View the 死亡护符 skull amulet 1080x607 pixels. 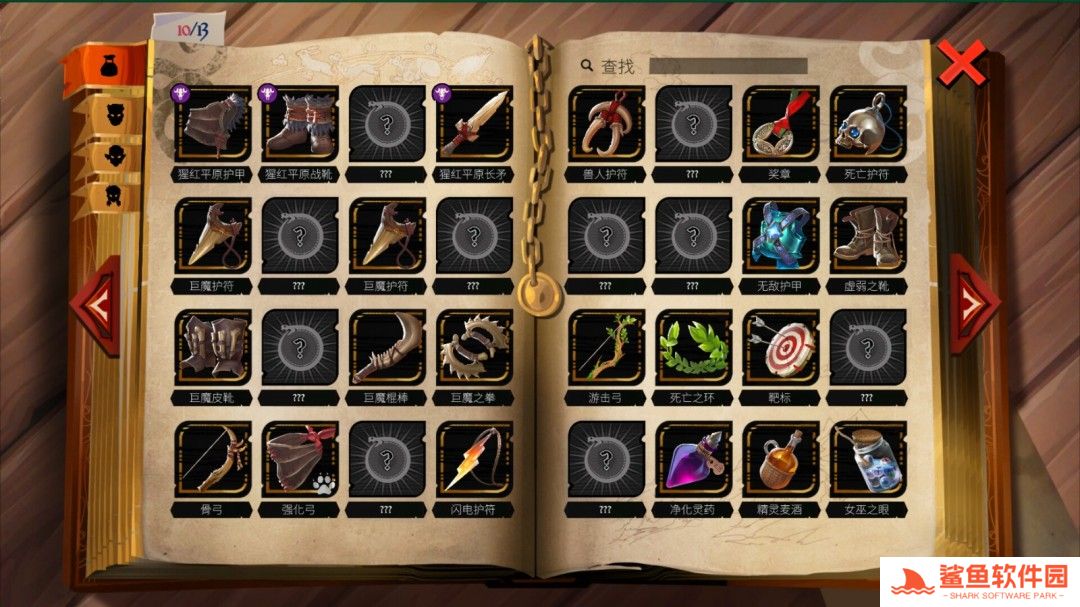point(868,124)
